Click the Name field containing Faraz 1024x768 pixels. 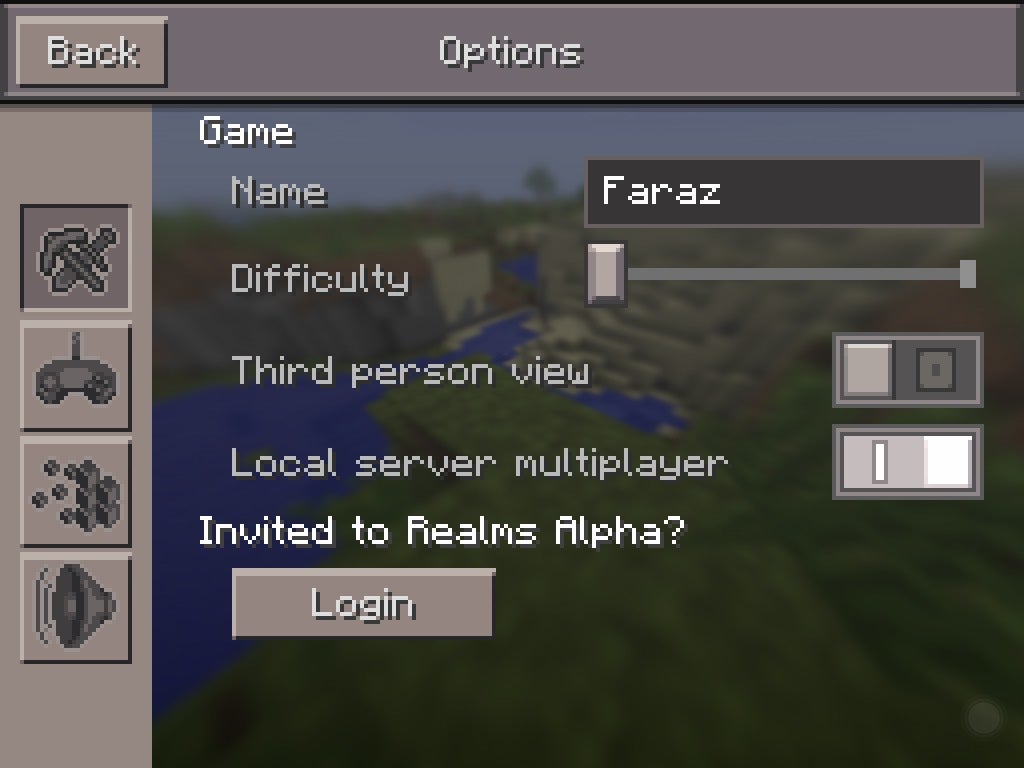pos(783,192)
